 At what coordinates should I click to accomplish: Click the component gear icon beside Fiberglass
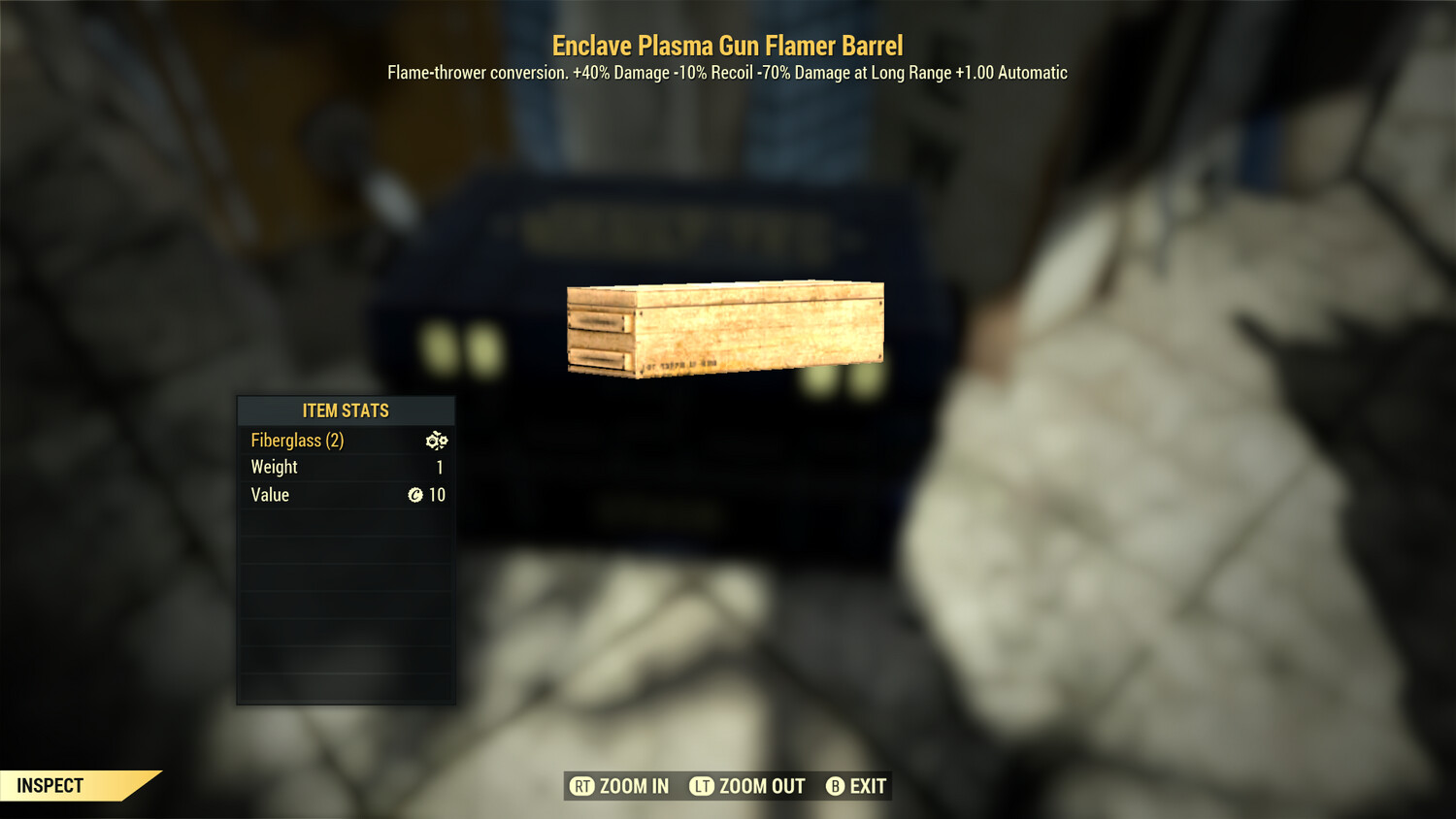point(436,441)
